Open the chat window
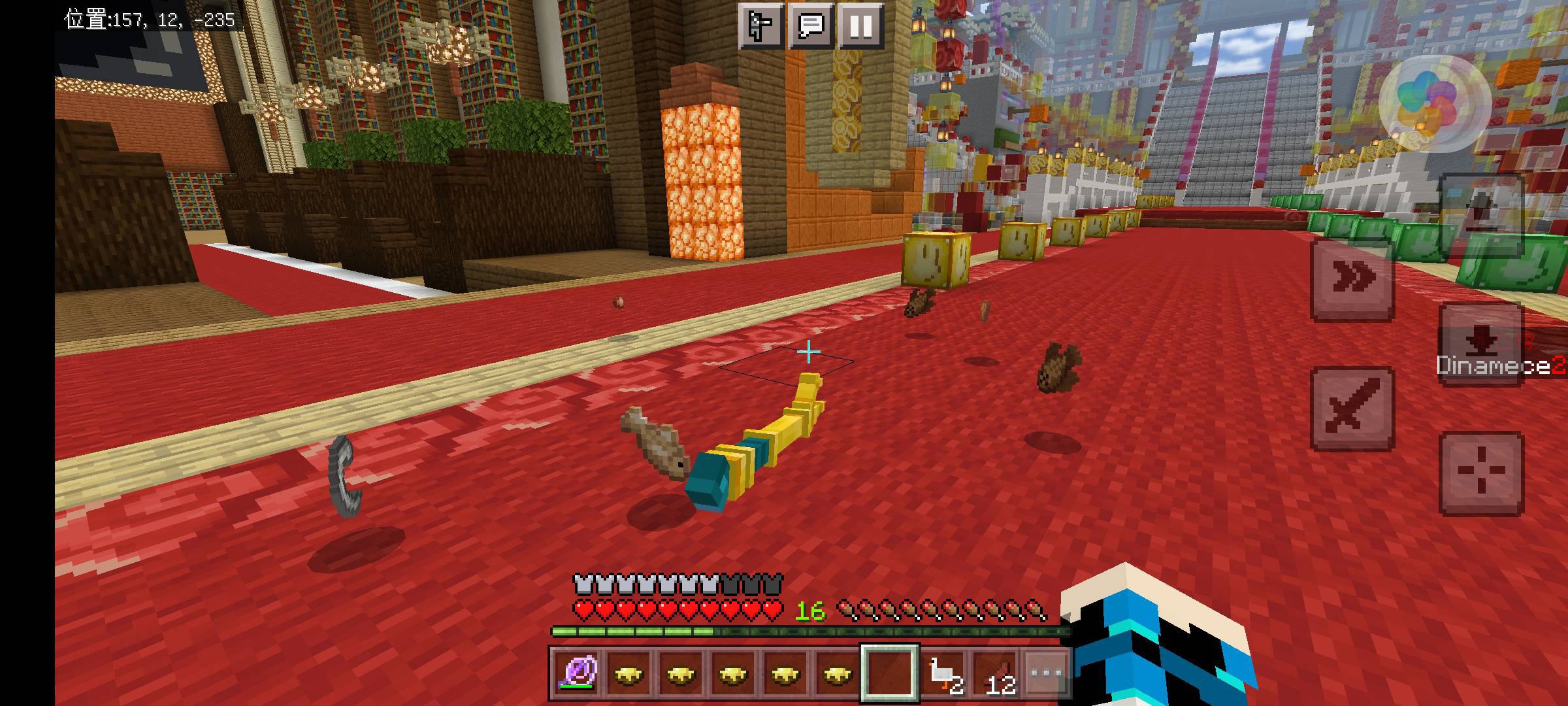Screen dimensions: 1568x706 pyautogui.click(x=811, y=26)
